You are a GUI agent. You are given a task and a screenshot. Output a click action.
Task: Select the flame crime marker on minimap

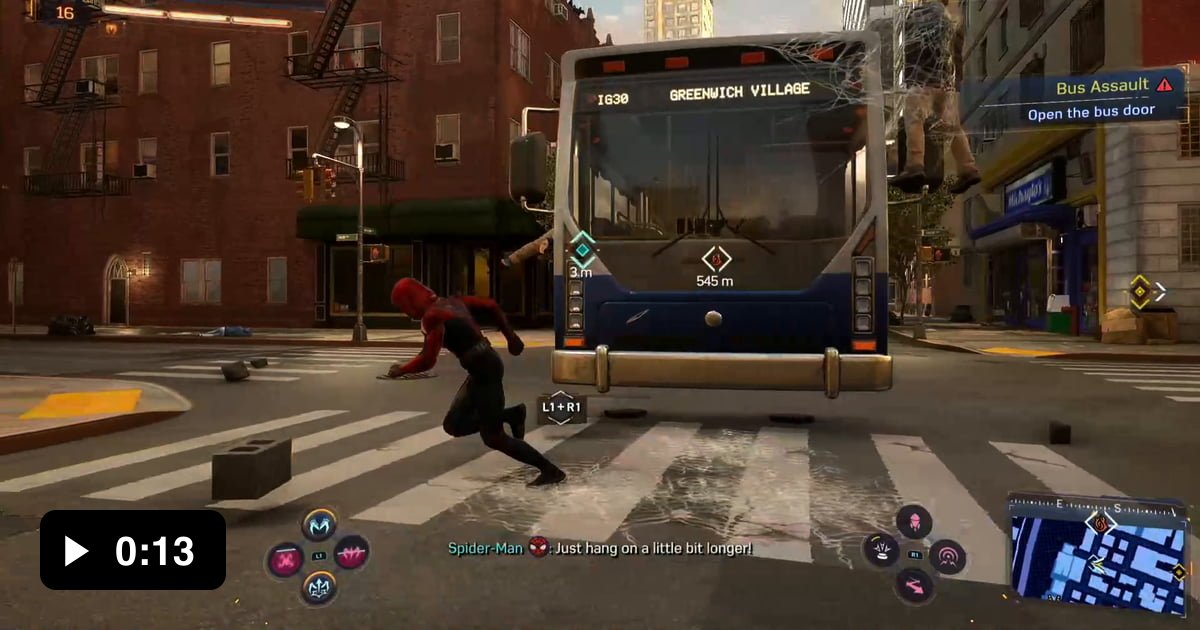[x=1101, y=522]
